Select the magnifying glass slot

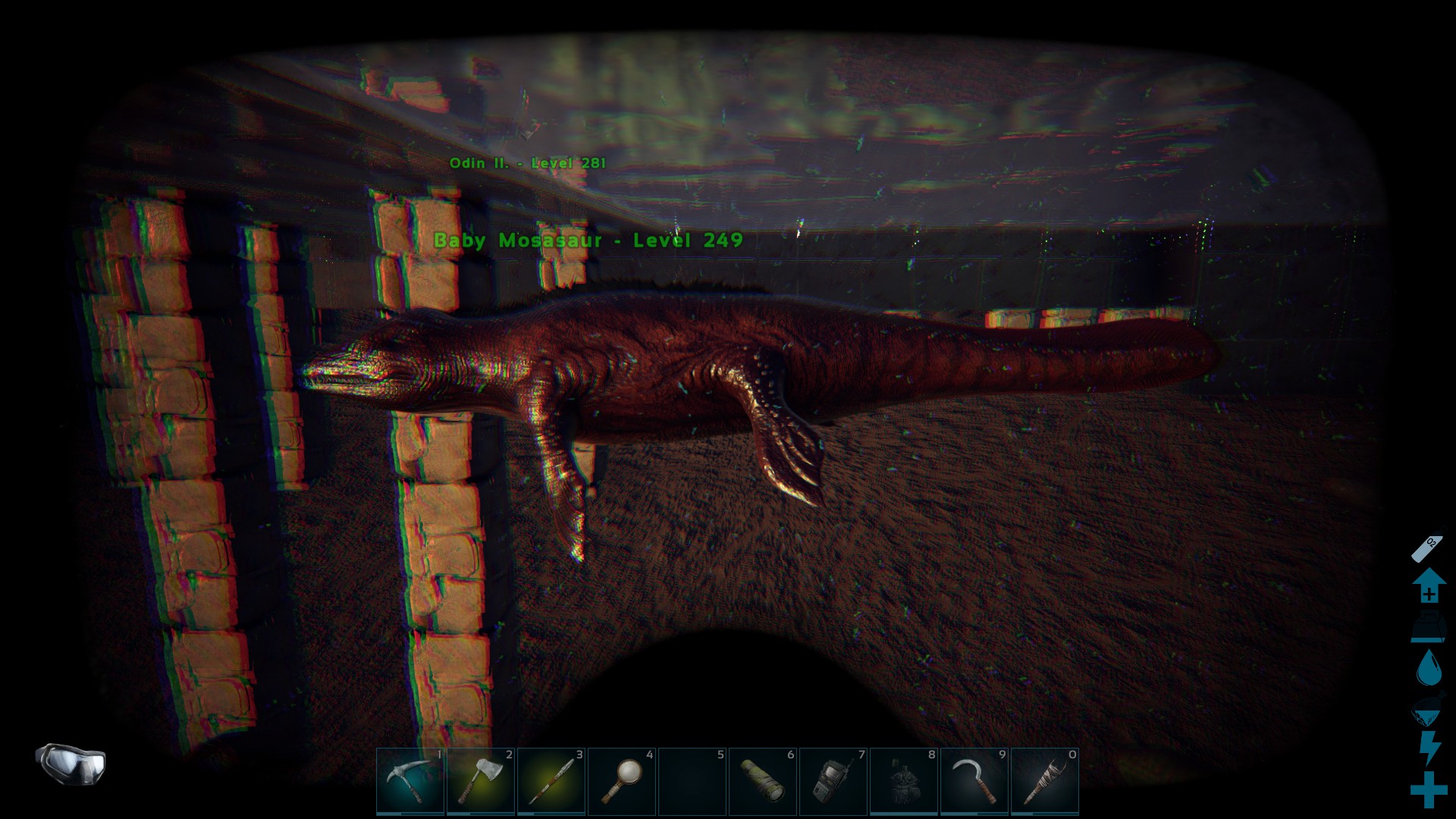tap(622, 781)
